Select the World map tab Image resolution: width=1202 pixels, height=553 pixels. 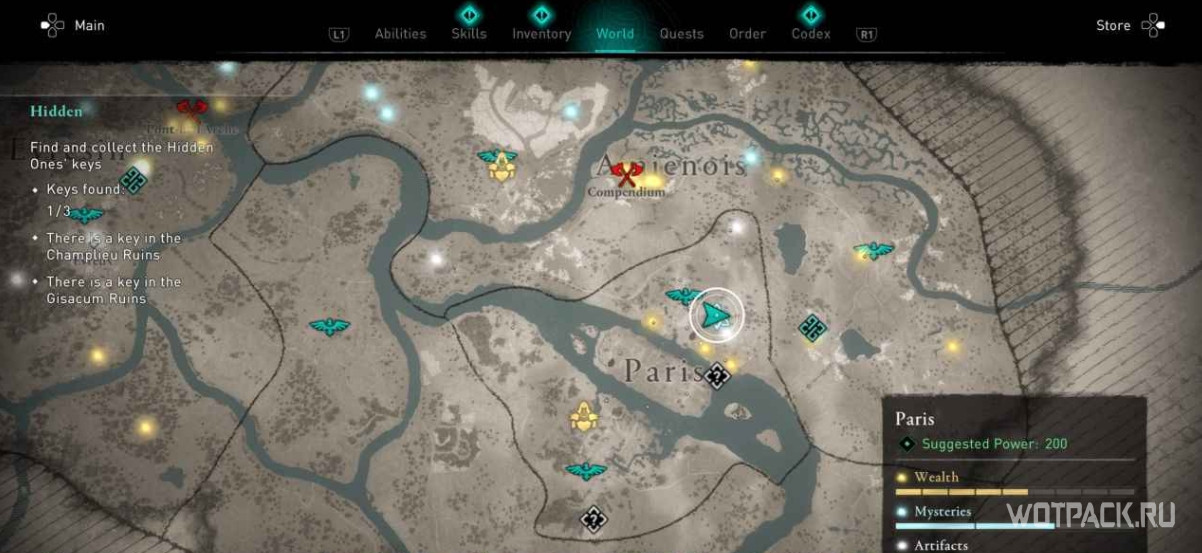[614, 33]
